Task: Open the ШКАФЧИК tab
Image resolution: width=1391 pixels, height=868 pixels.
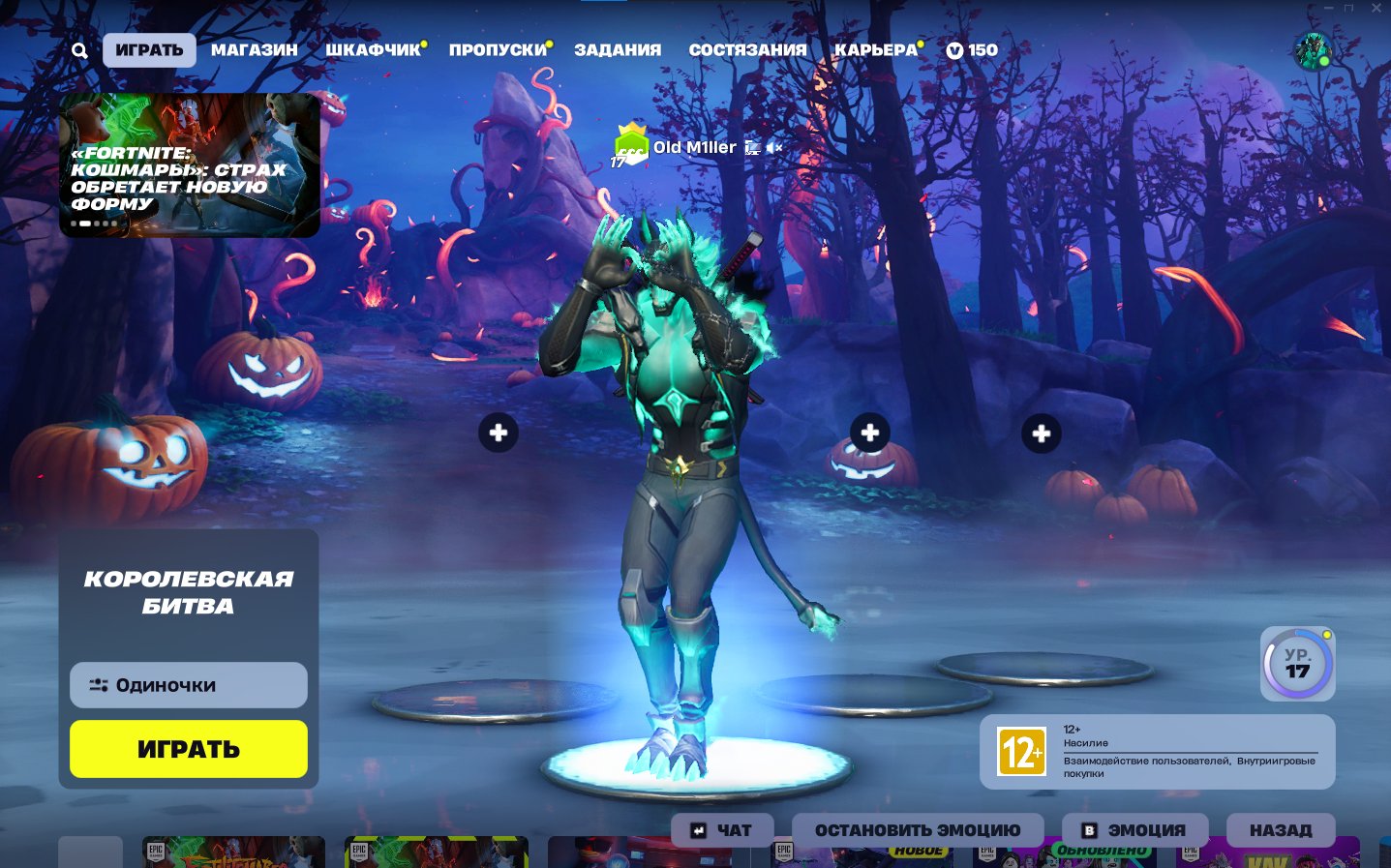Action: (x=373, y=50)
